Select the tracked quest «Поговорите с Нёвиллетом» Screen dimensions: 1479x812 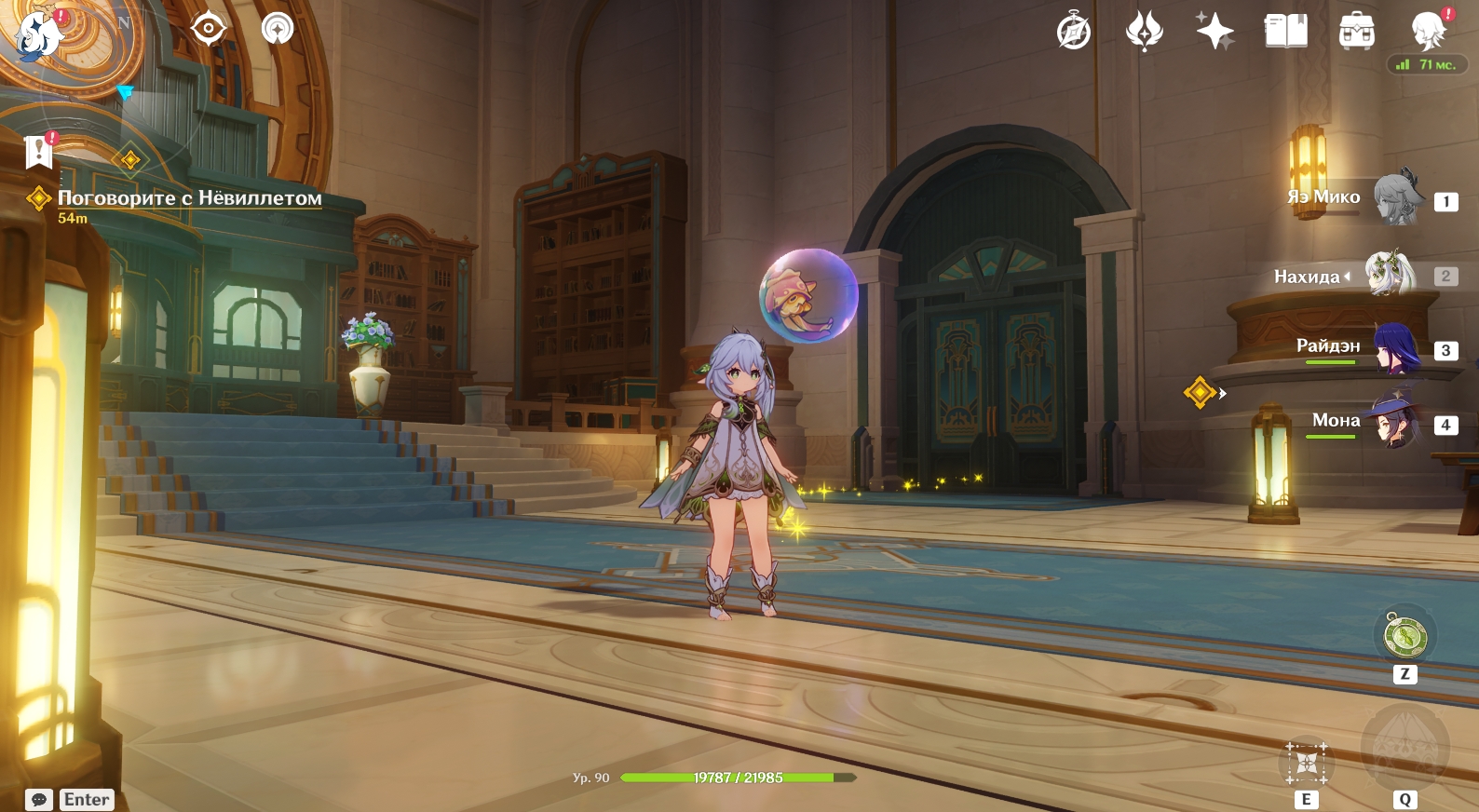[189, 198]
